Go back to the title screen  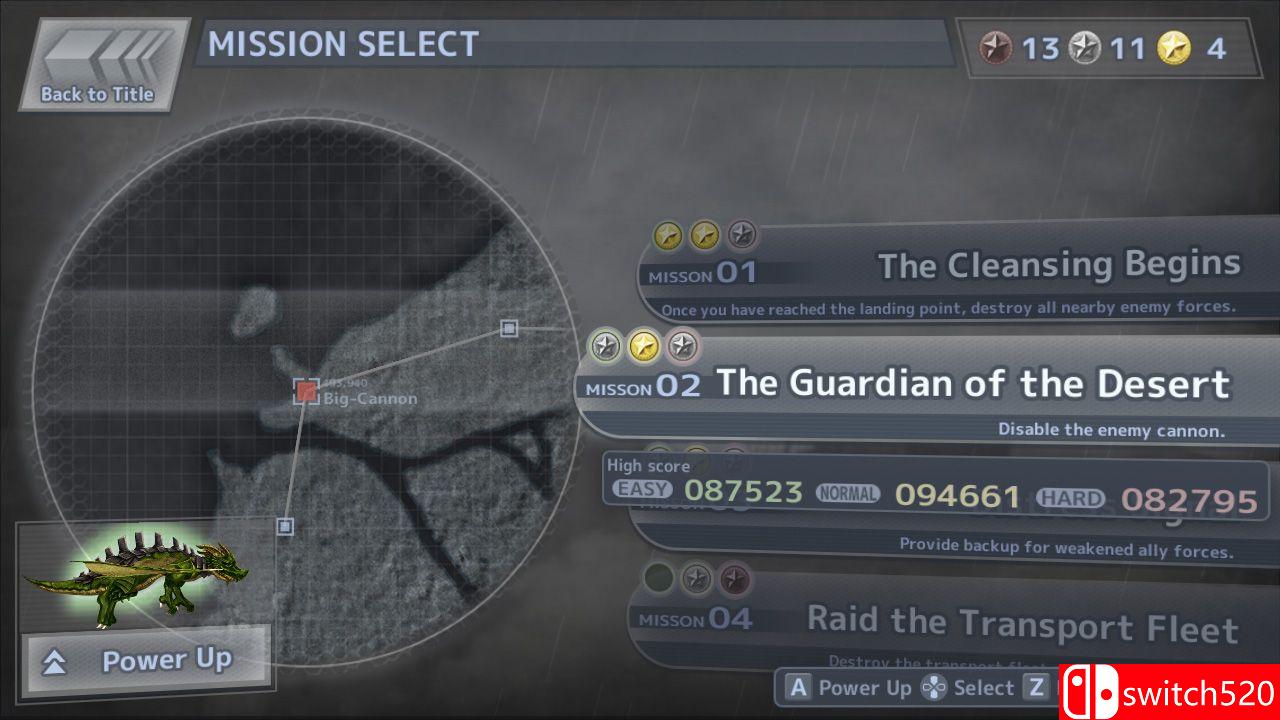[100, 65]
